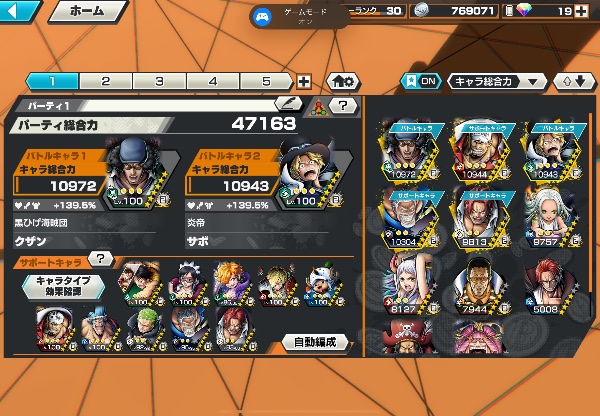The image size is (600, 416).
Task: Activate 自動編成 auto-formation button
Action: pos(318,342)
